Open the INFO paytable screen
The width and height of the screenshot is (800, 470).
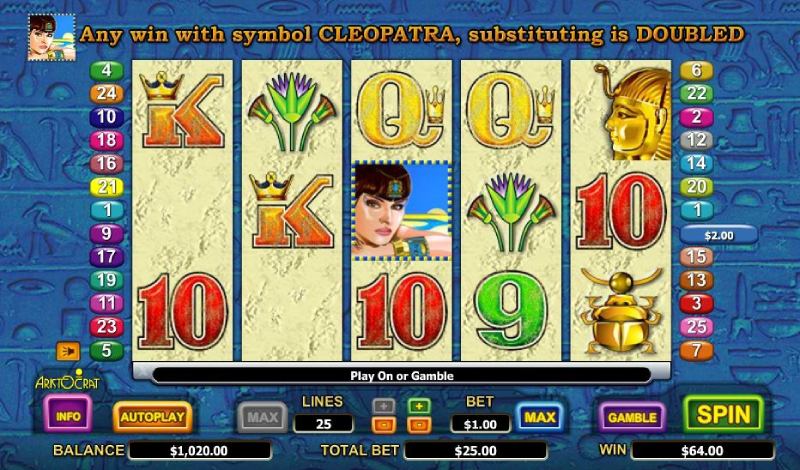click(69, 414)
